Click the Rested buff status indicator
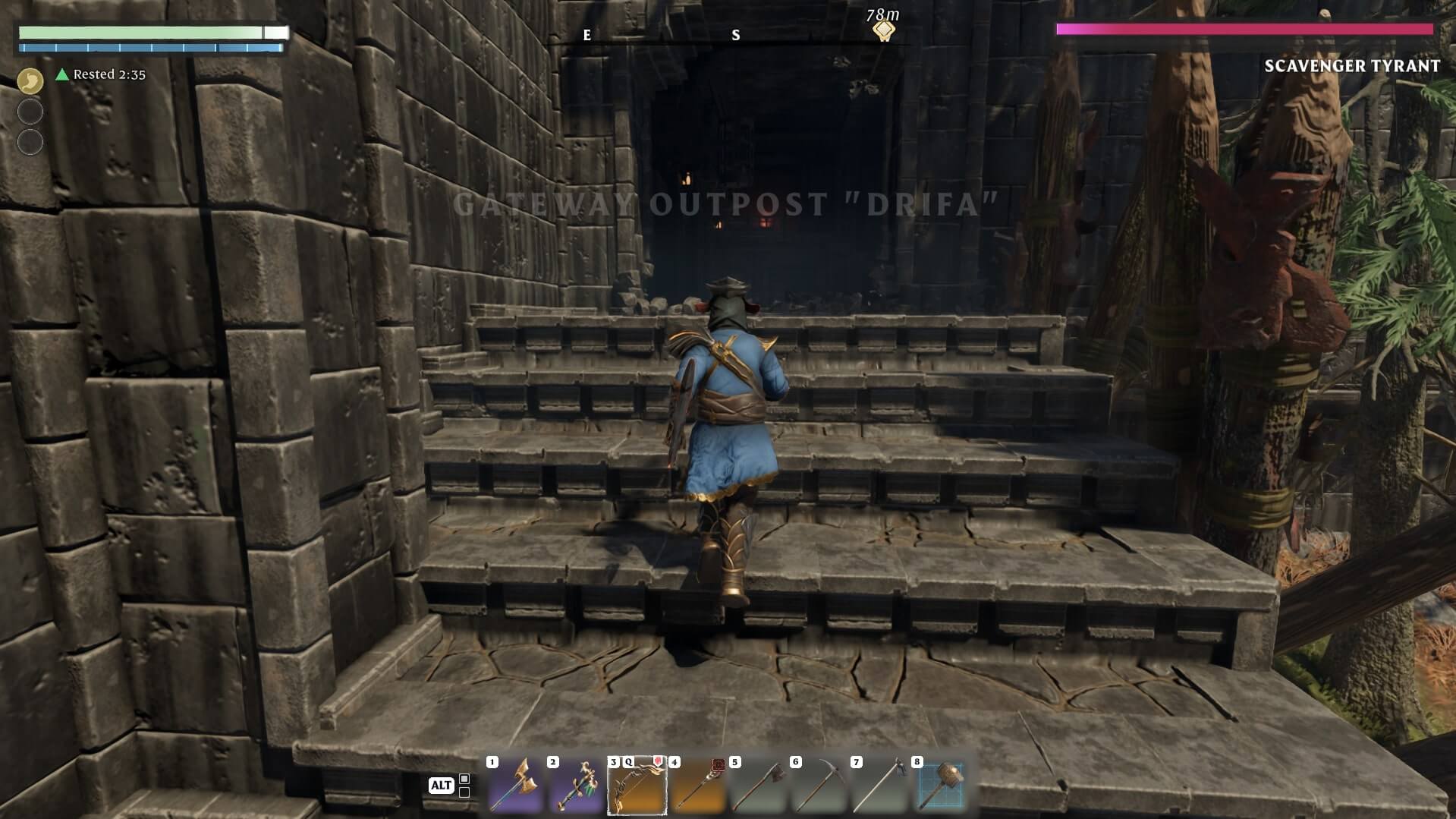 point(100,74)
